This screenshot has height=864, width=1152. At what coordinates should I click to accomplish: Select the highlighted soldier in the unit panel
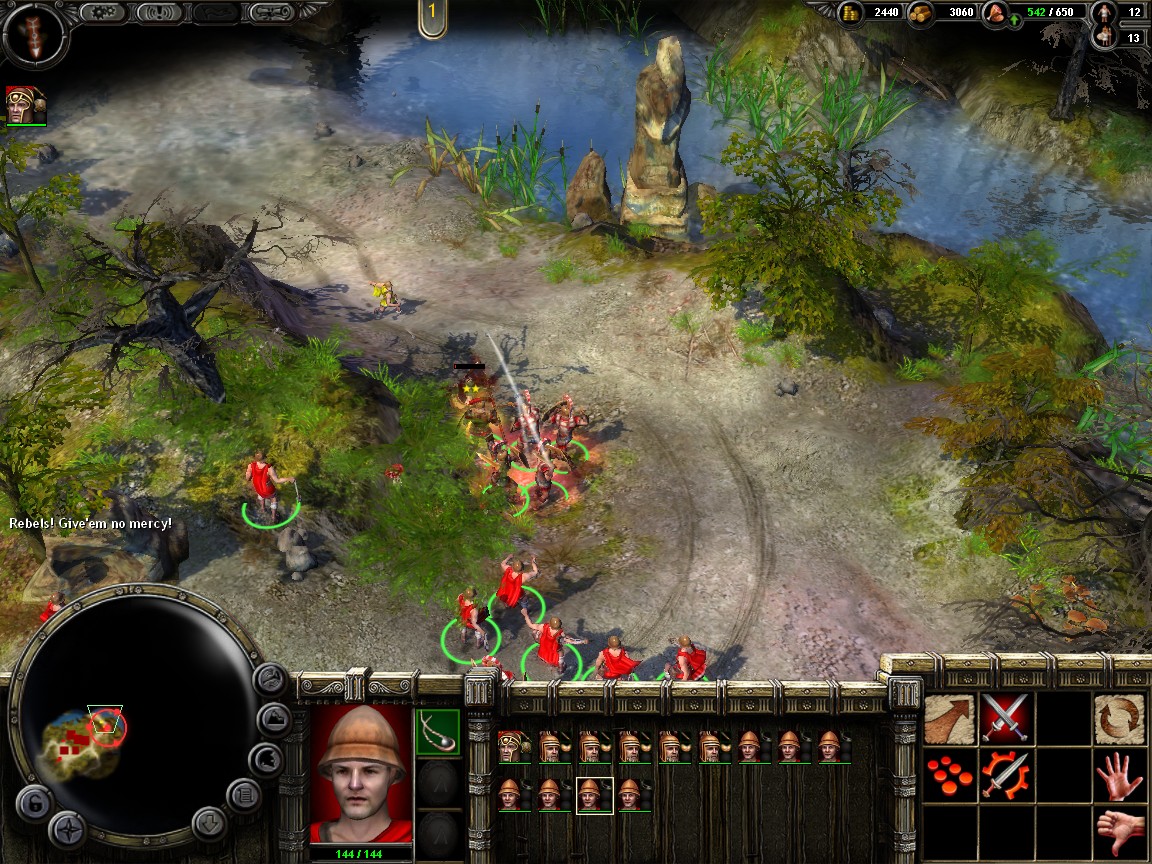tap(594, 795)
